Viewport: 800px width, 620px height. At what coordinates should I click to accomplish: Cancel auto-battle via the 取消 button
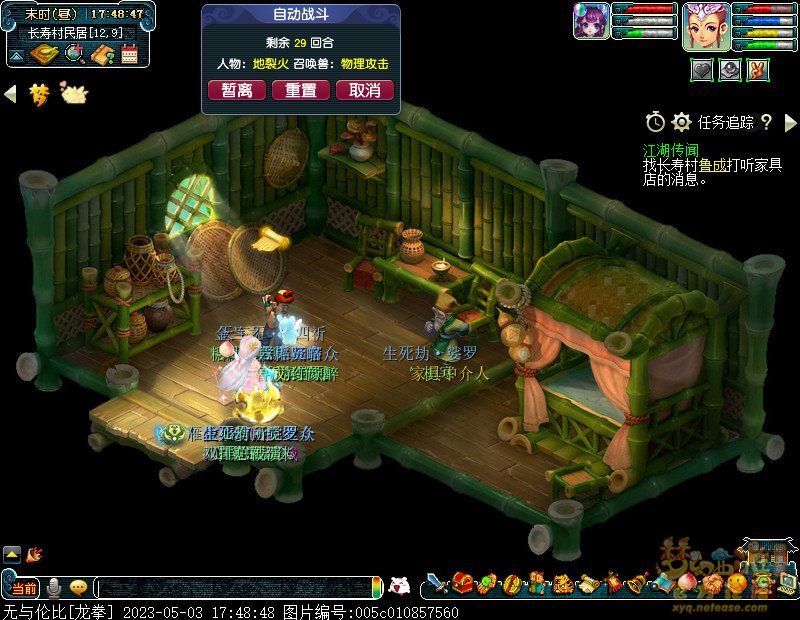365,90
